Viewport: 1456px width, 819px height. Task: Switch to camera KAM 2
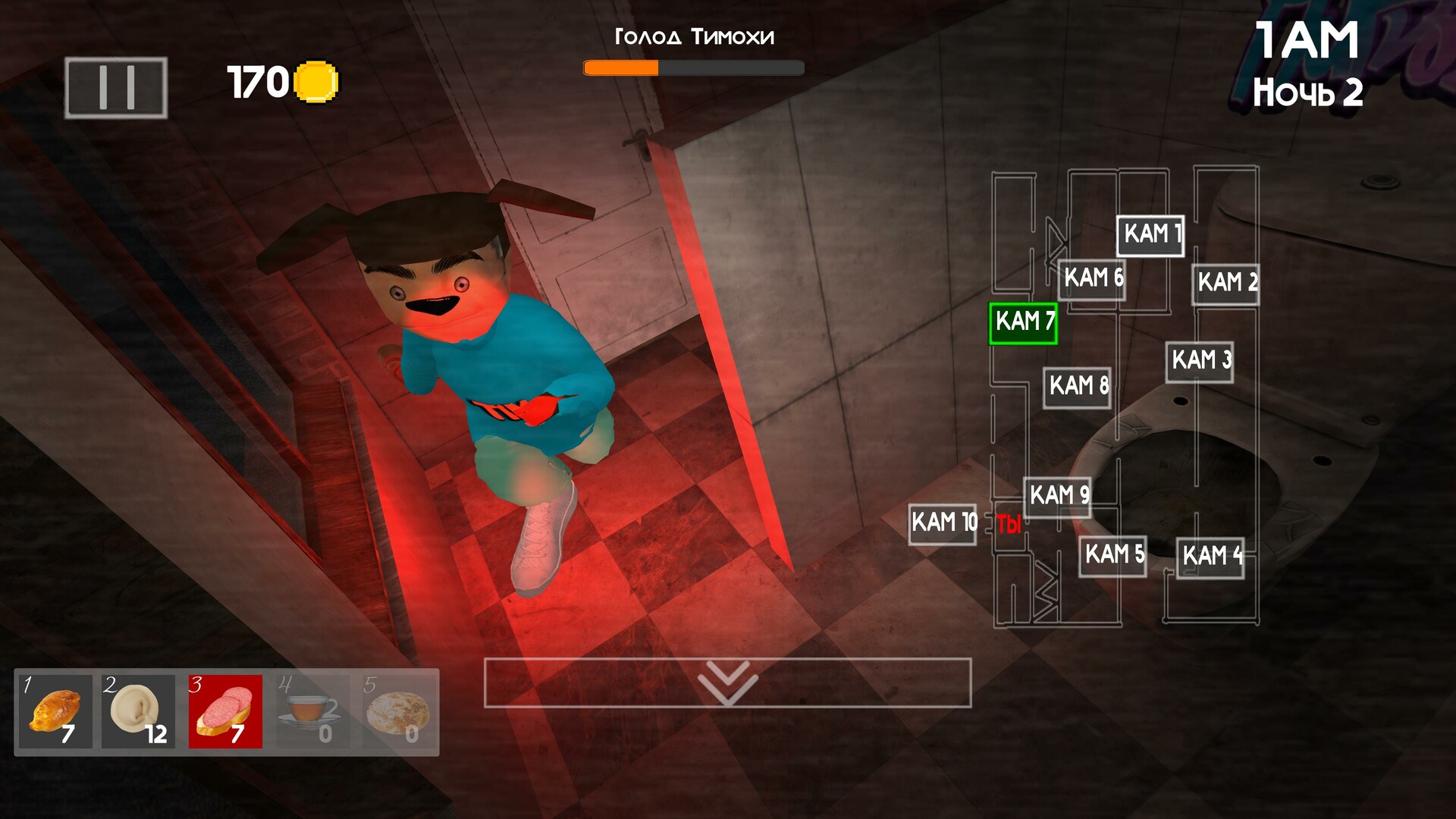click(1225, 284)
